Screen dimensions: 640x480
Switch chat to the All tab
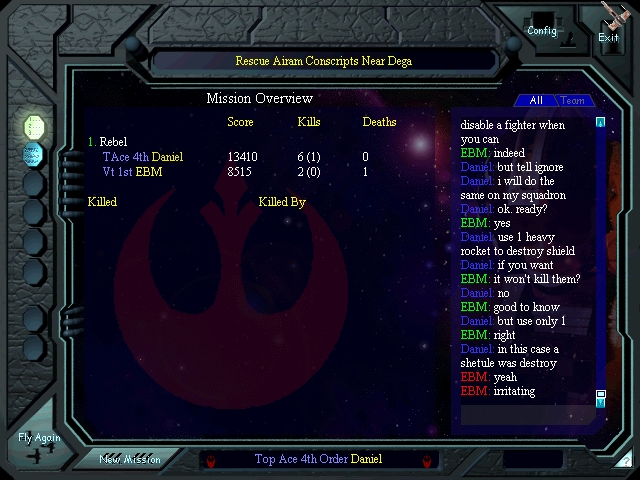coord(536,100)
